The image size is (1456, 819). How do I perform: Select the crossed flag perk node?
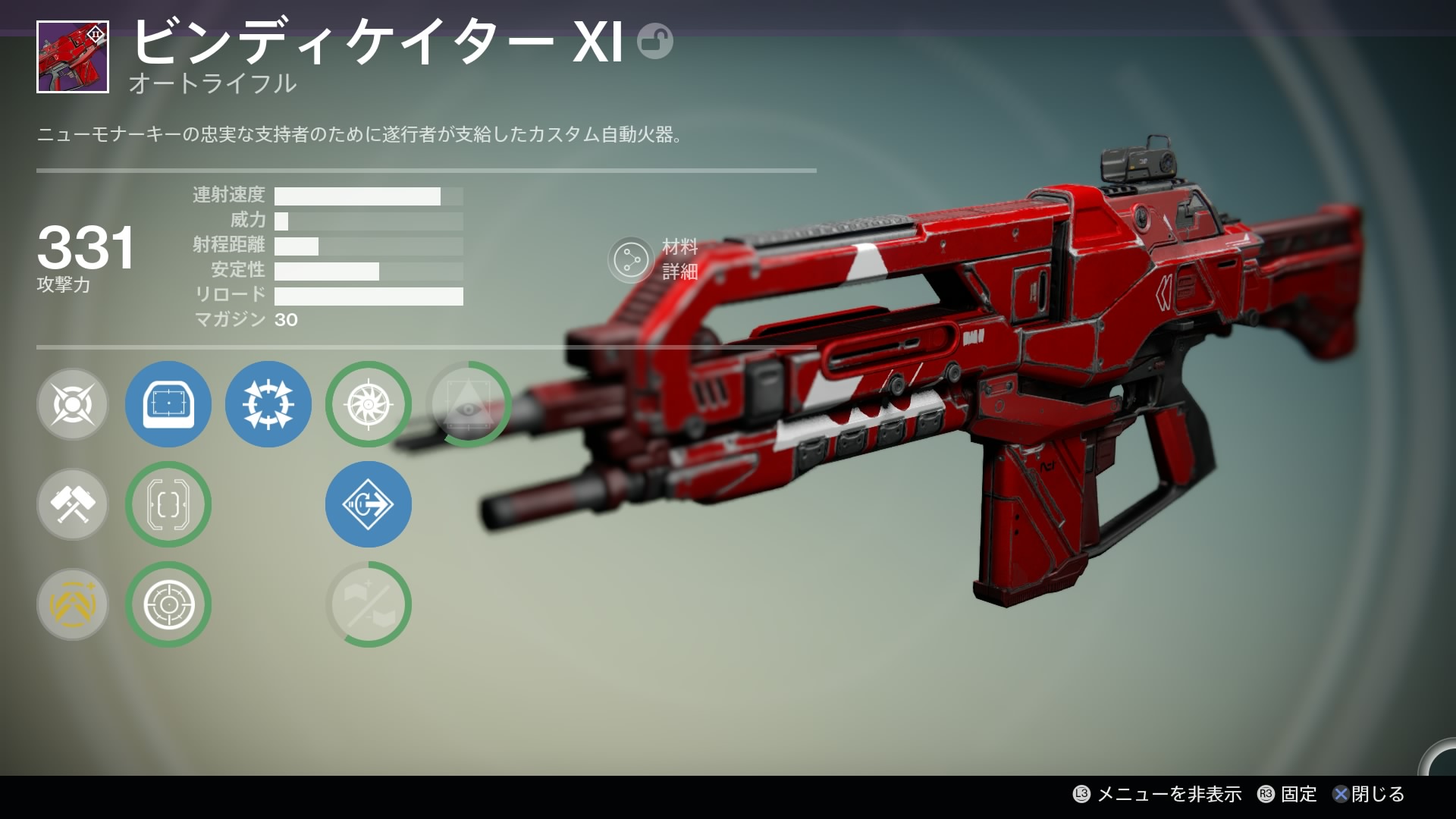click(368, 604)
